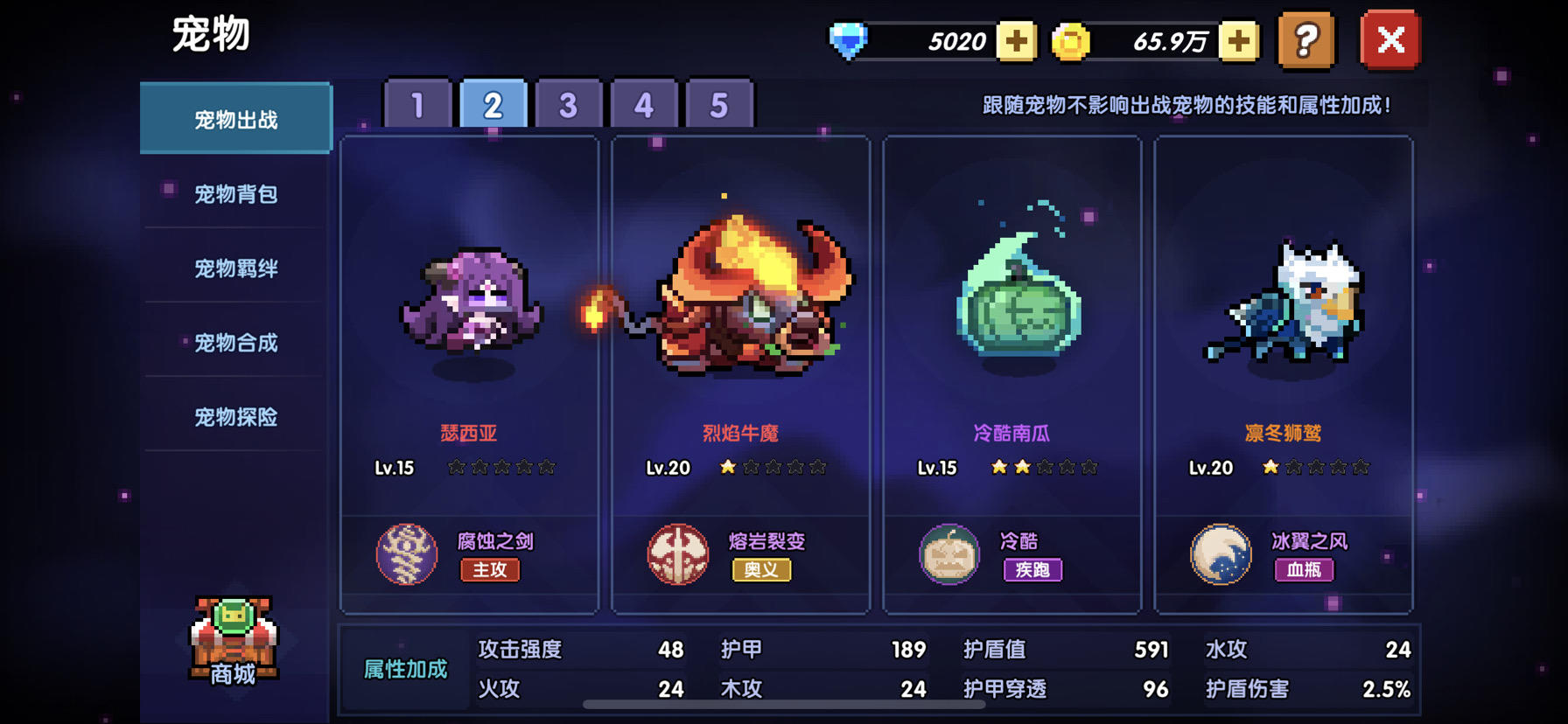Click the 主攻 role toggle under 瑟西亚
The width and height of the screenshot is (1568, 724).
[489, 570]
